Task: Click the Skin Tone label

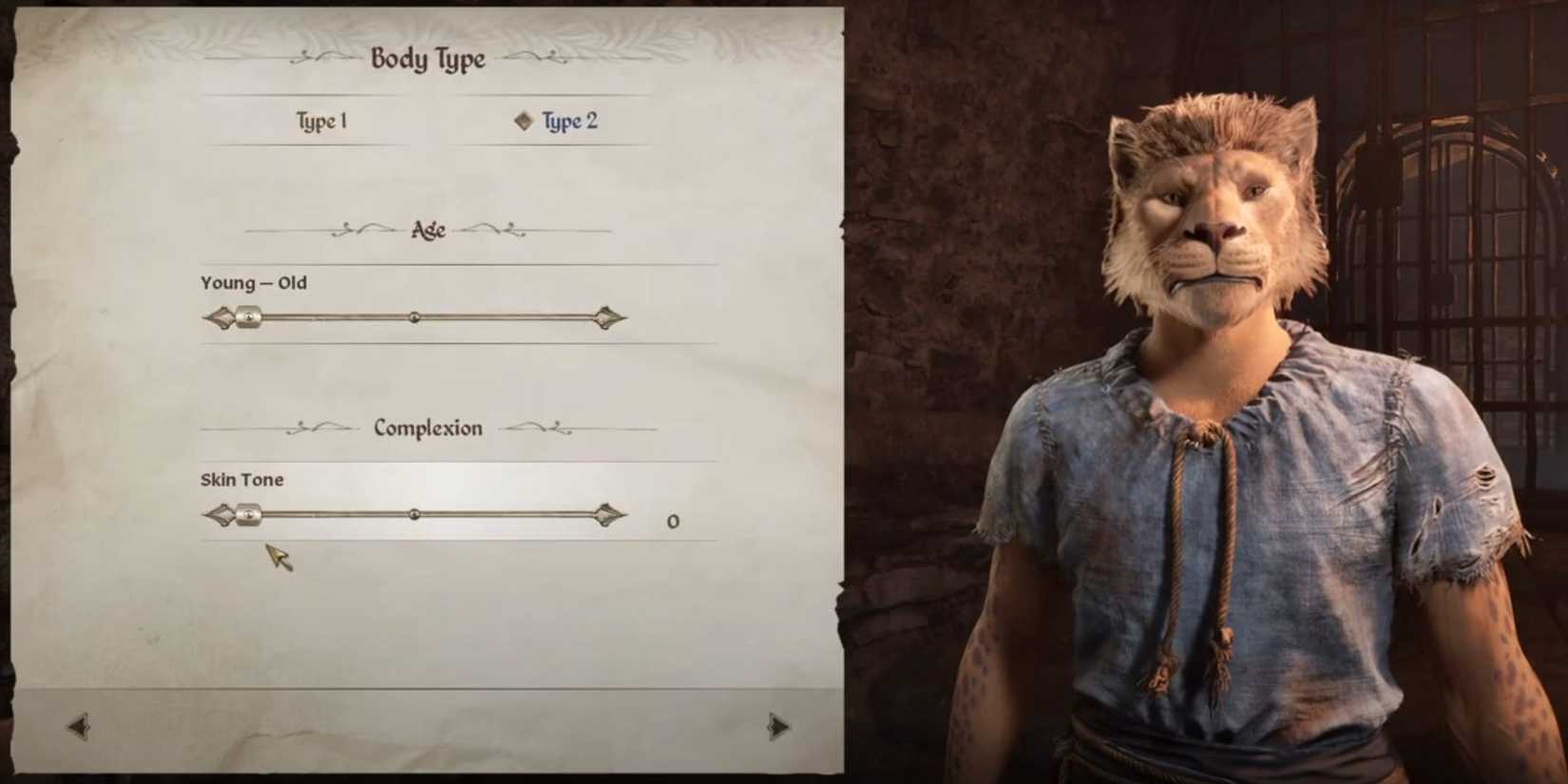Action: pos(240,479)
